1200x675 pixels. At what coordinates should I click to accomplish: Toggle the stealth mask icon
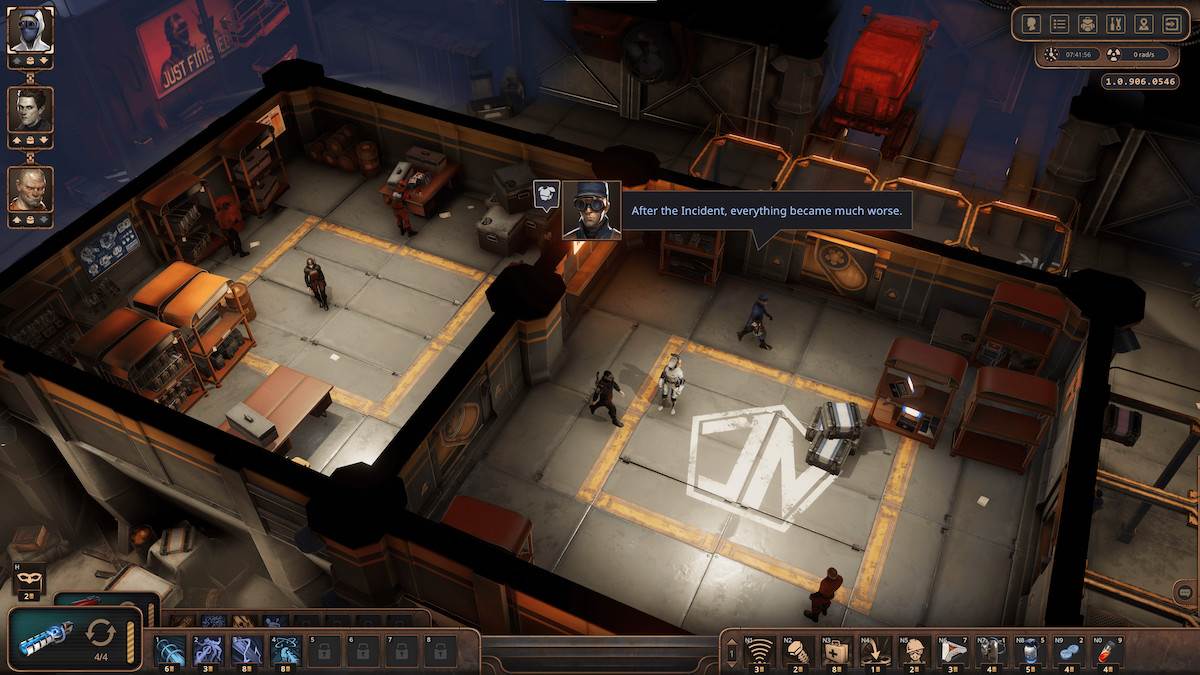[27, 579]
